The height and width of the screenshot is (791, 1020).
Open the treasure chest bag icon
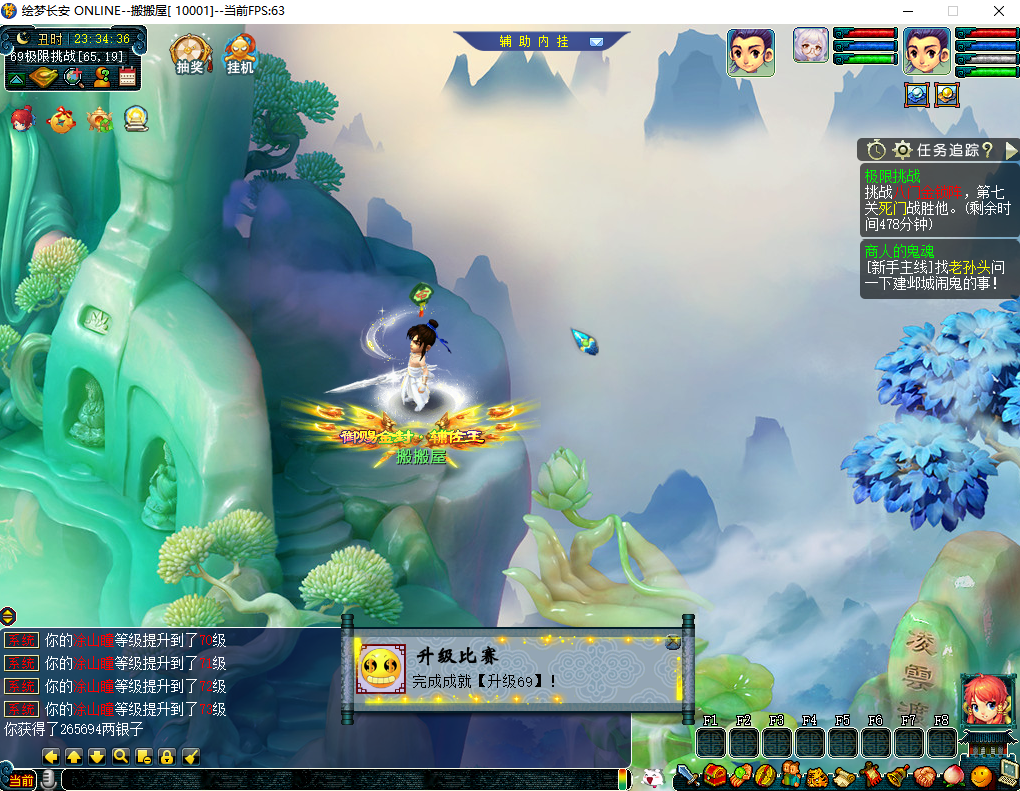(x=714, y=774)
